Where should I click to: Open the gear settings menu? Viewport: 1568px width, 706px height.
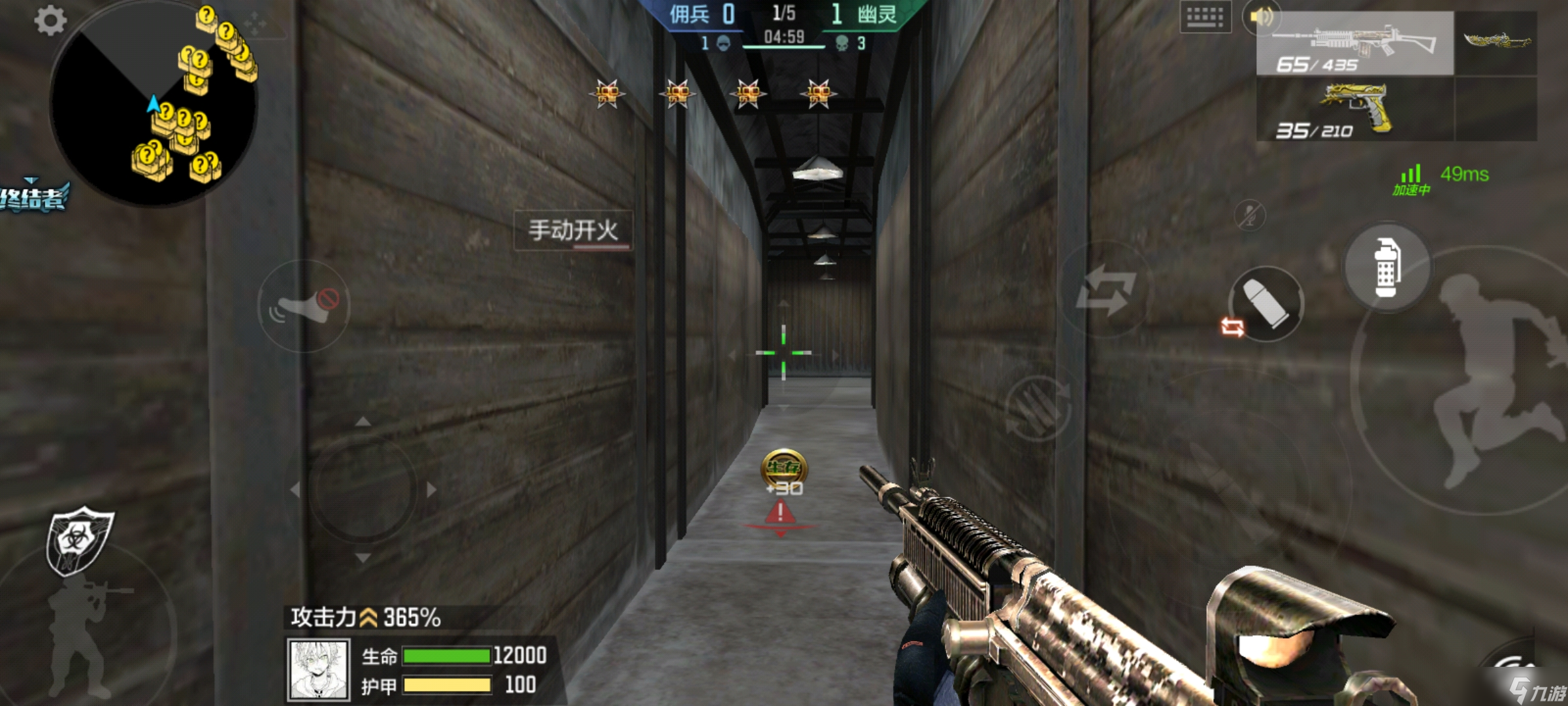(50, 20)
